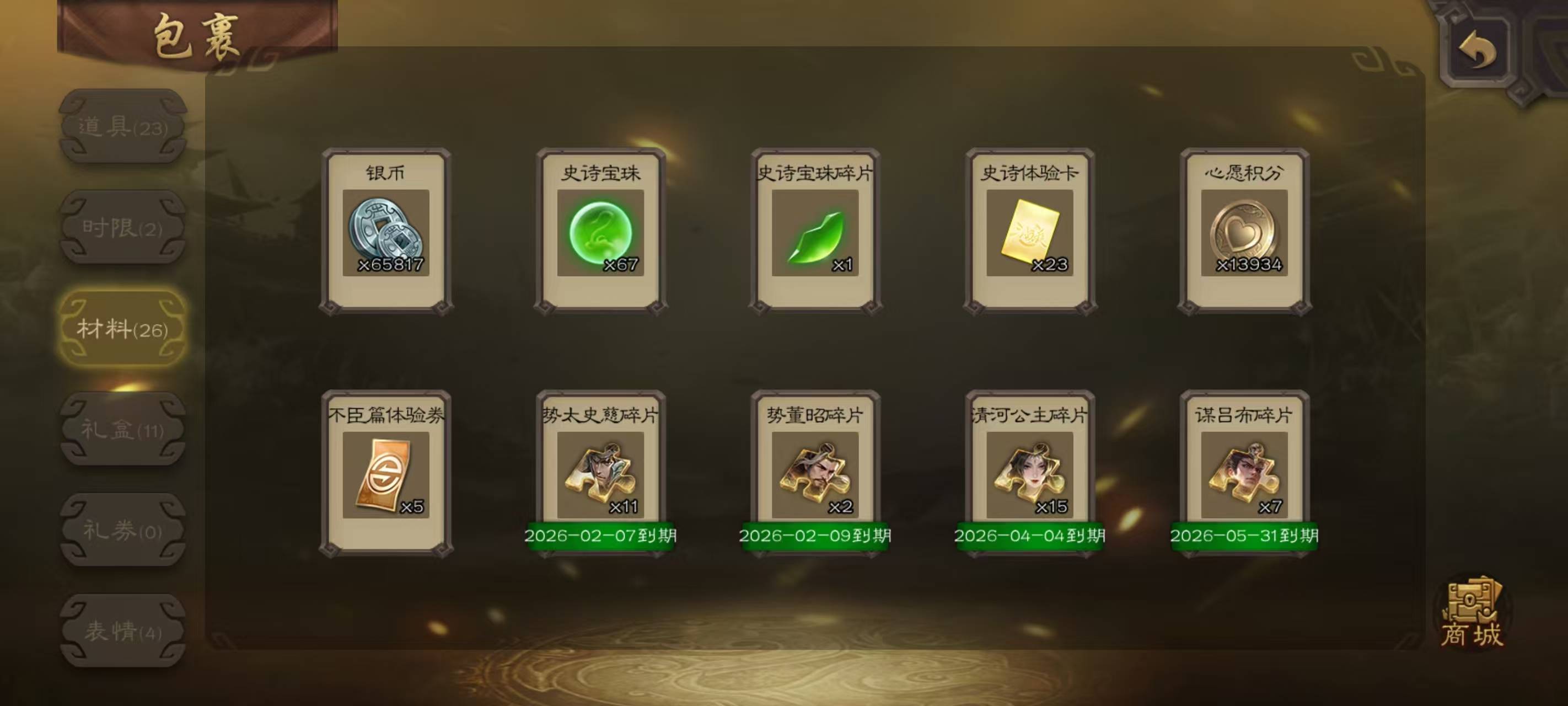Show the 礼盒 (11) gift box tab
Viewport: 1568px width, 706px height.
(122, 430)
